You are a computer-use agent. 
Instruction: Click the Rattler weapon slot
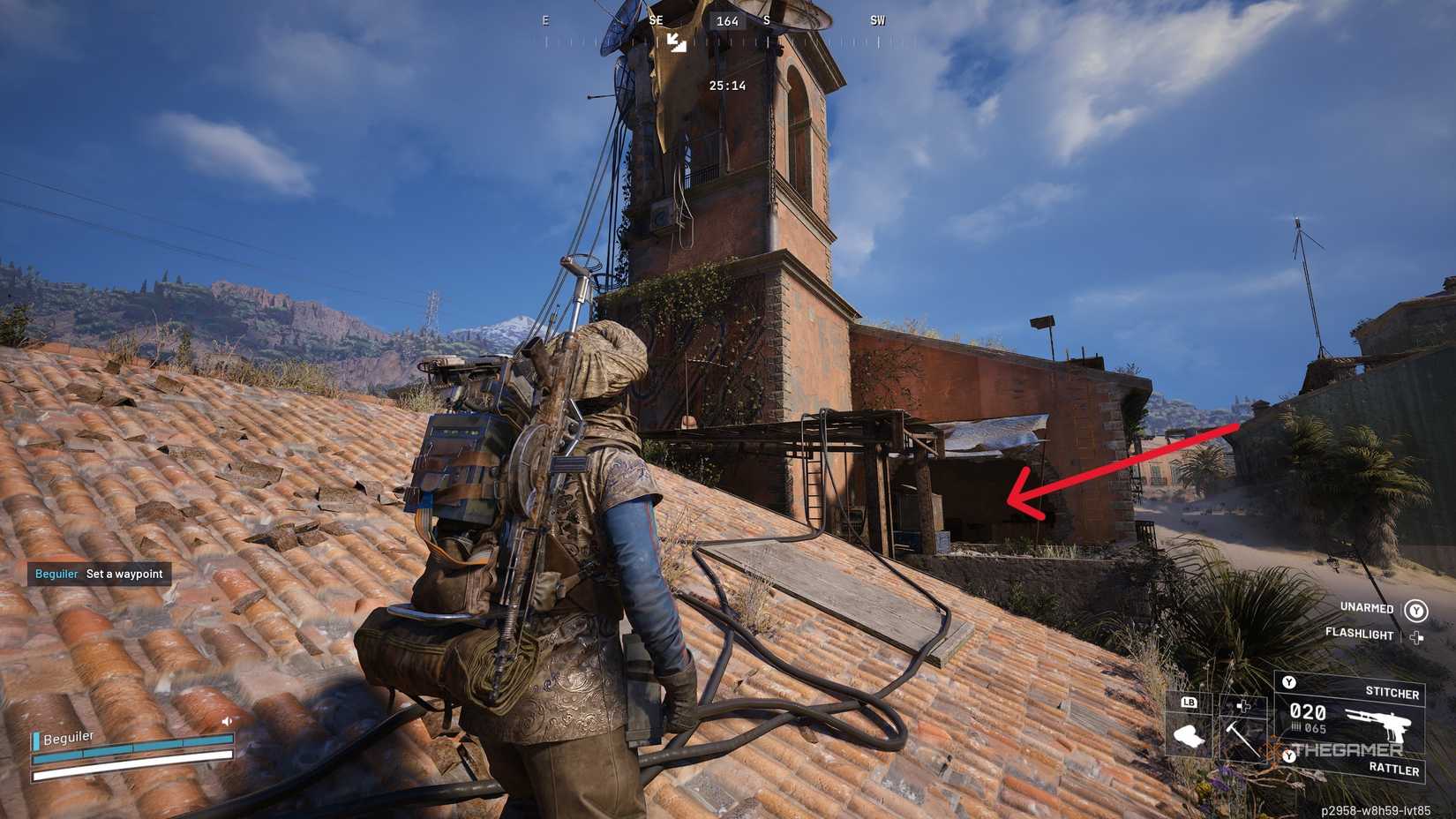click(1394, 770)
